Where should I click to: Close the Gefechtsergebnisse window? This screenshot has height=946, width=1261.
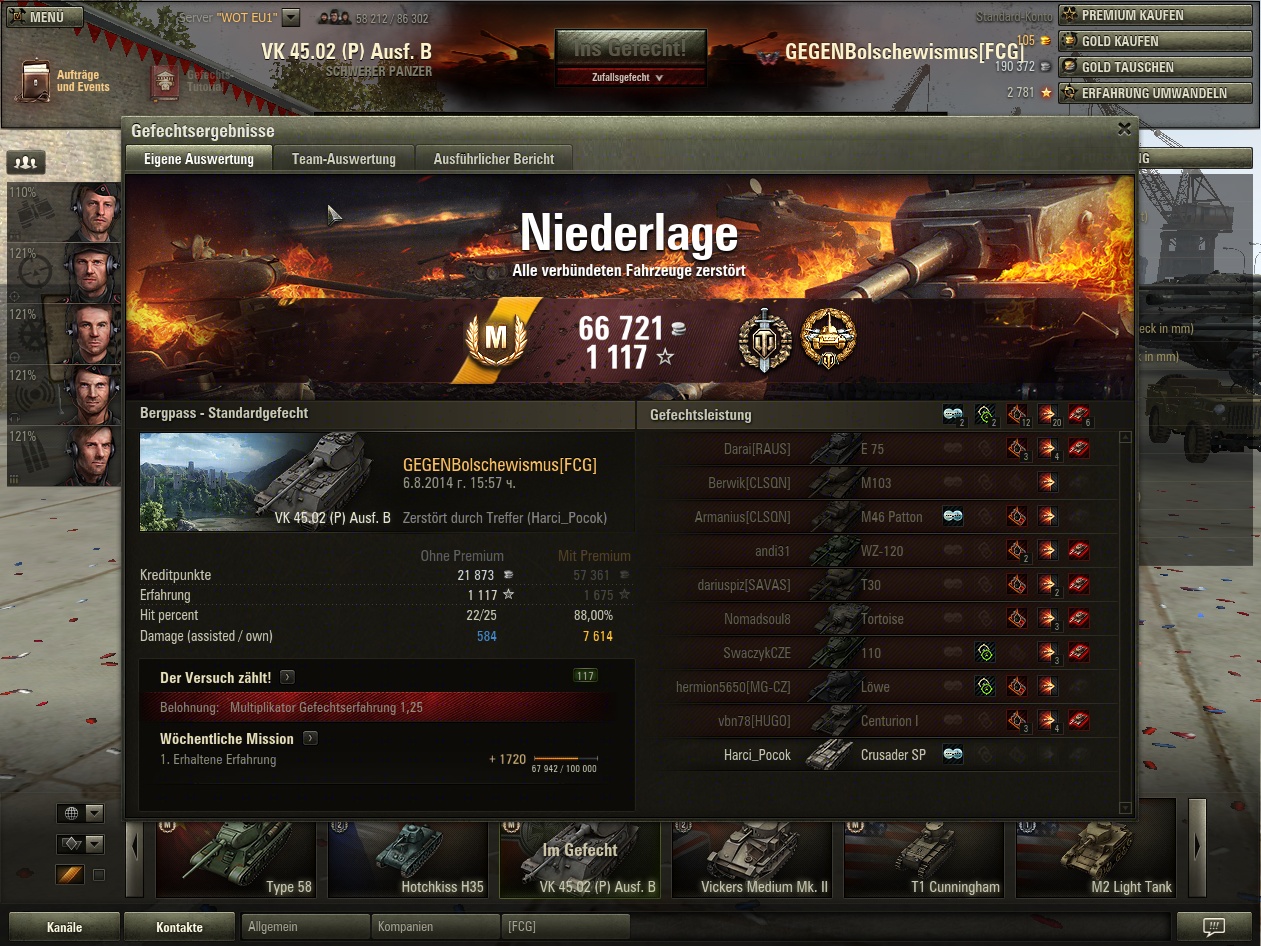coord(1124,129)
